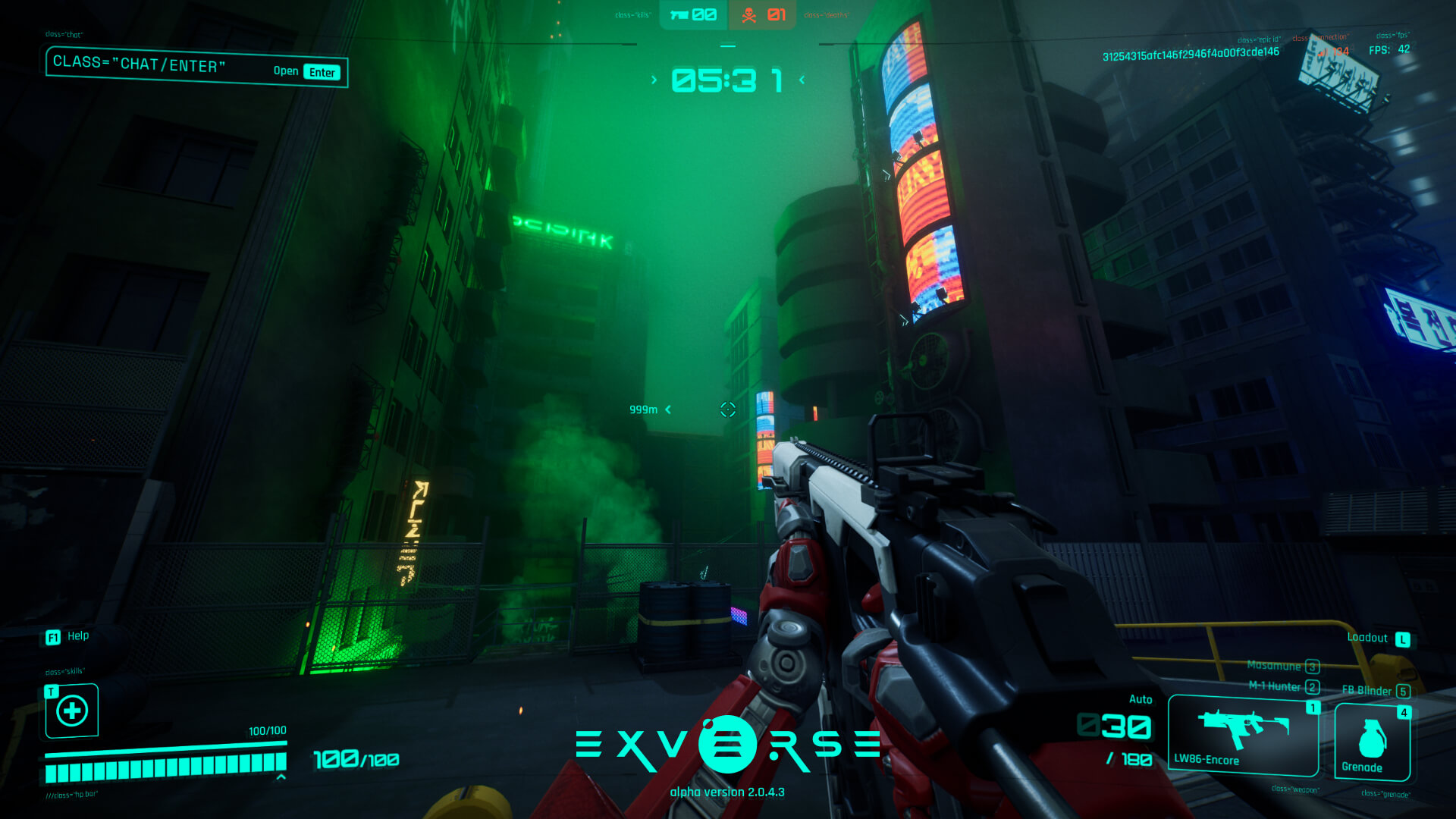Select the M-1 Hunter weapon slot

pos(1283,687)
